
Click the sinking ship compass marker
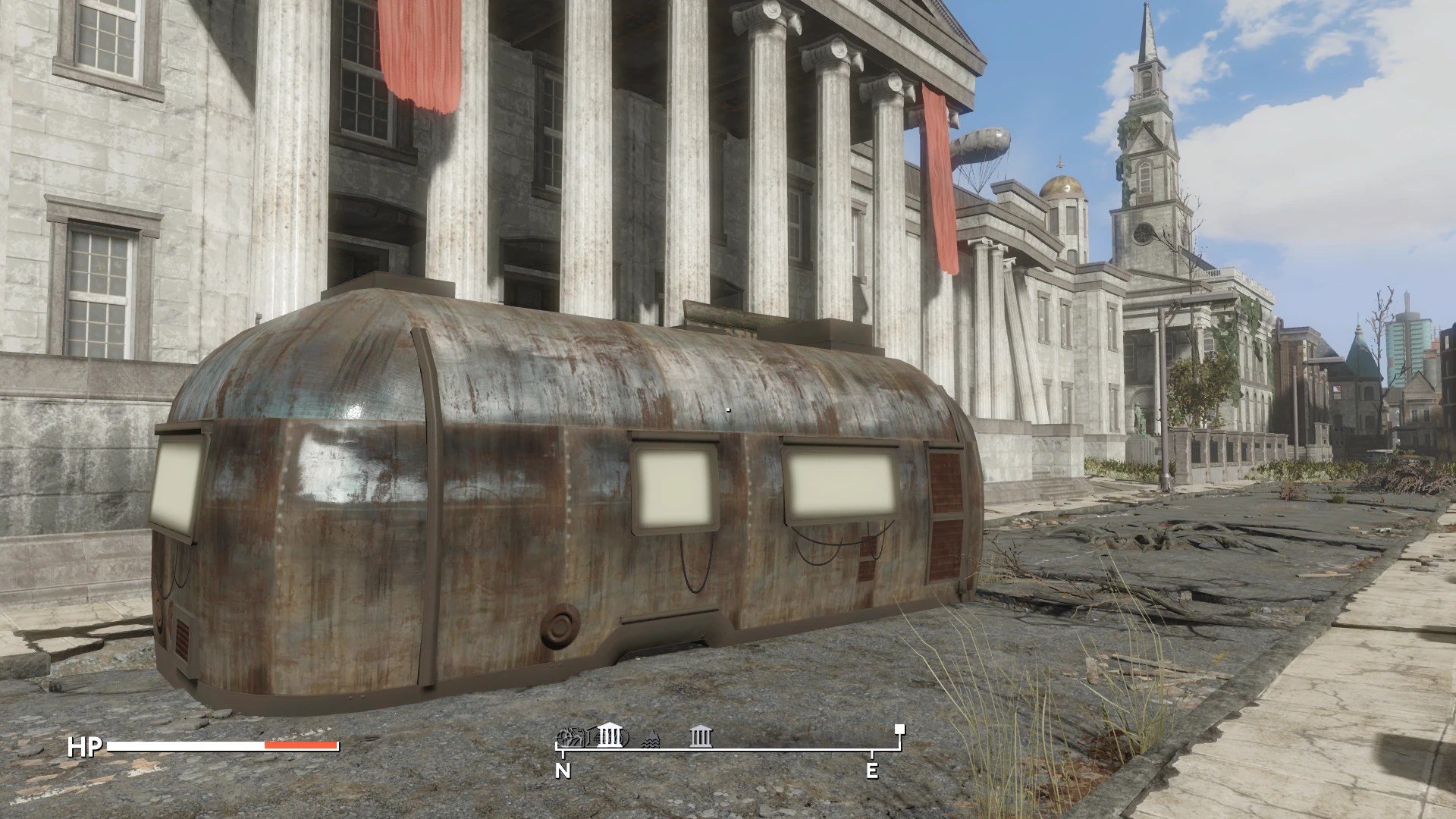pos(651,737)
